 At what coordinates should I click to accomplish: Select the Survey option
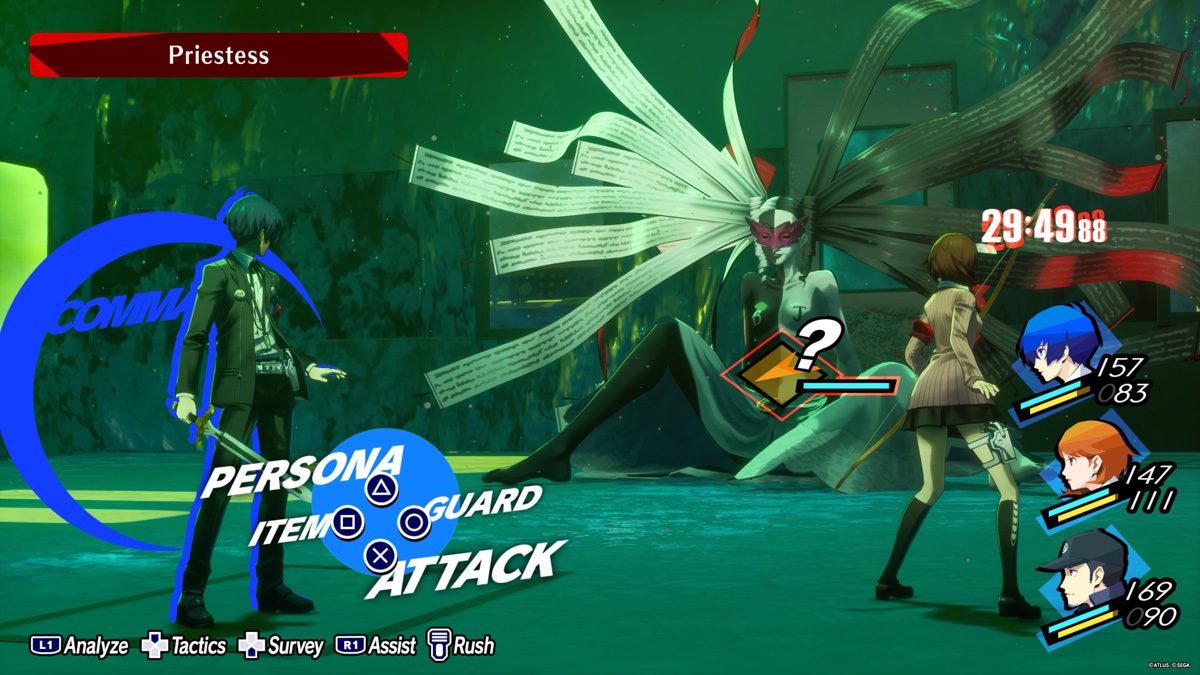[x=281, y=646]
